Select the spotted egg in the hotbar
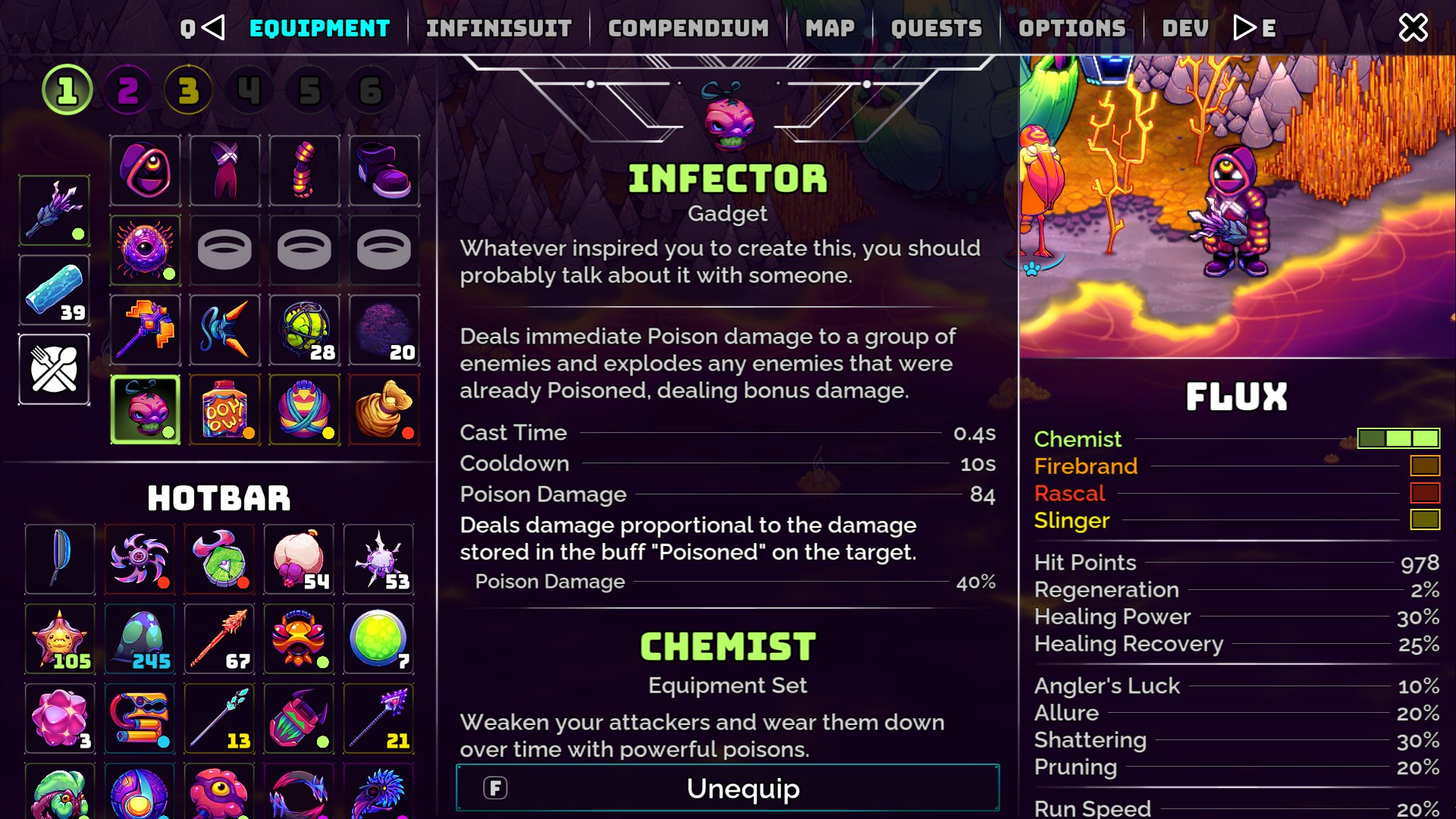 click(x=140, y=639)
